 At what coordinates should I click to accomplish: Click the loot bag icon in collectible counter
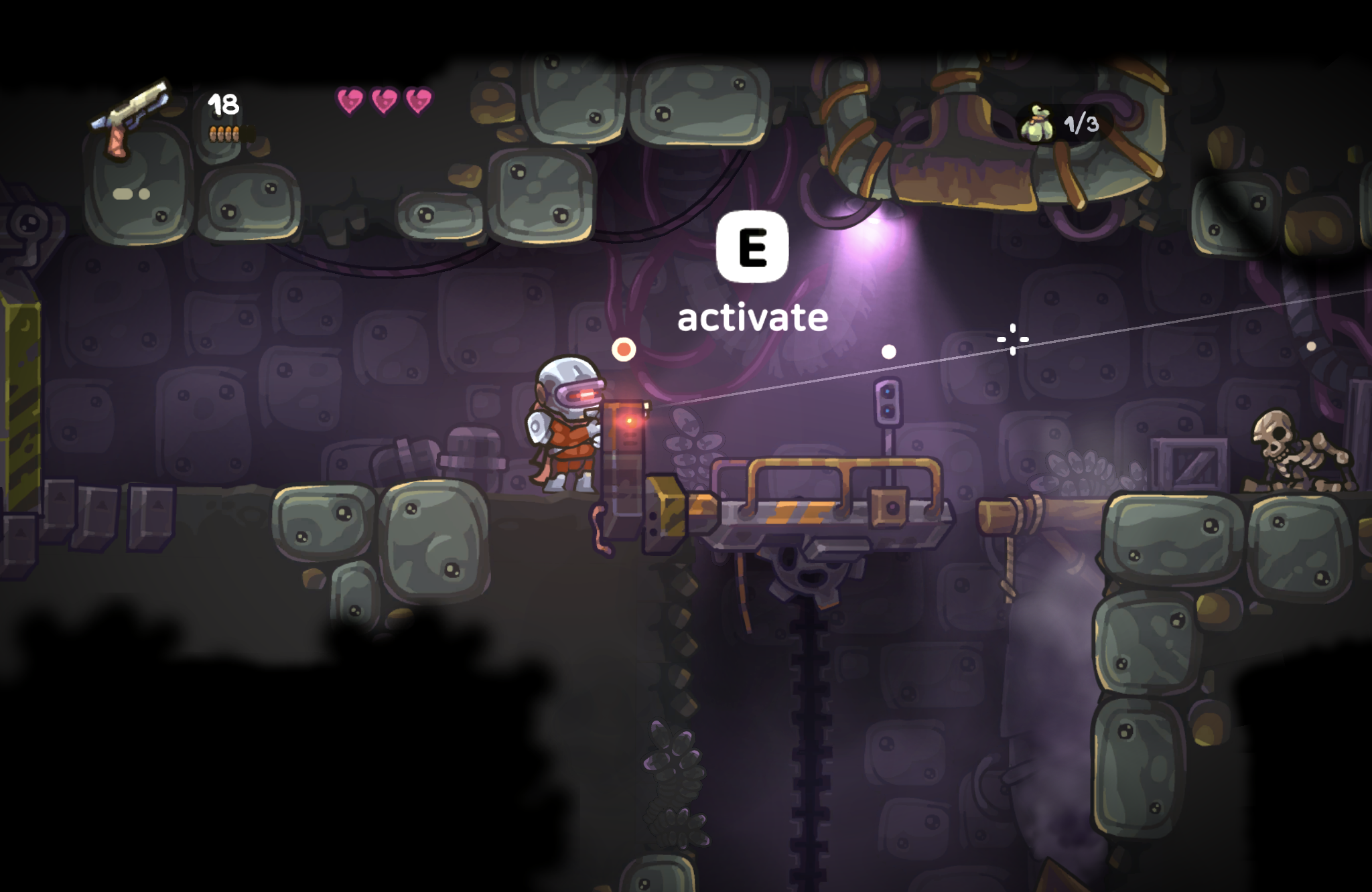[1038, 122]
